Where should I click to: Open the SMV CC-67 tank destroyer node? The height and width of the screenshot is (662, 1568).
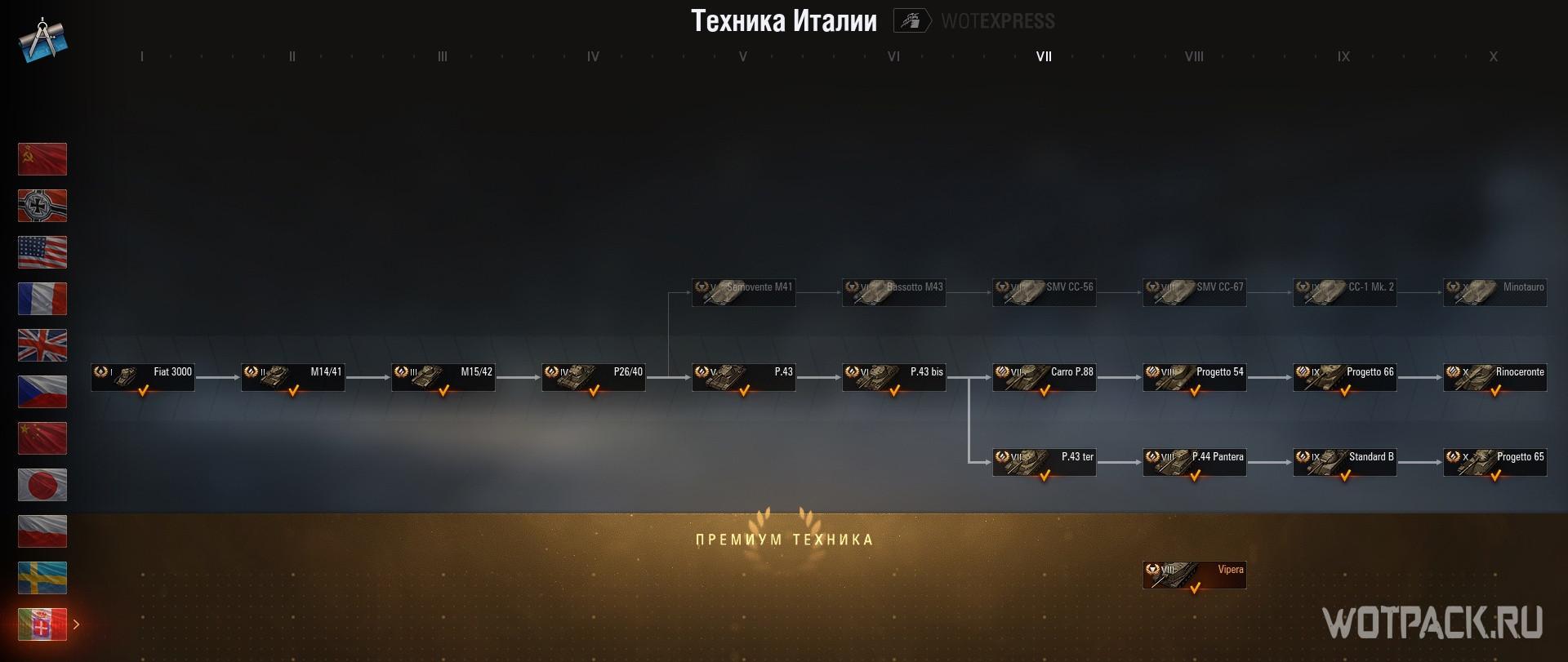(1195, 293)
